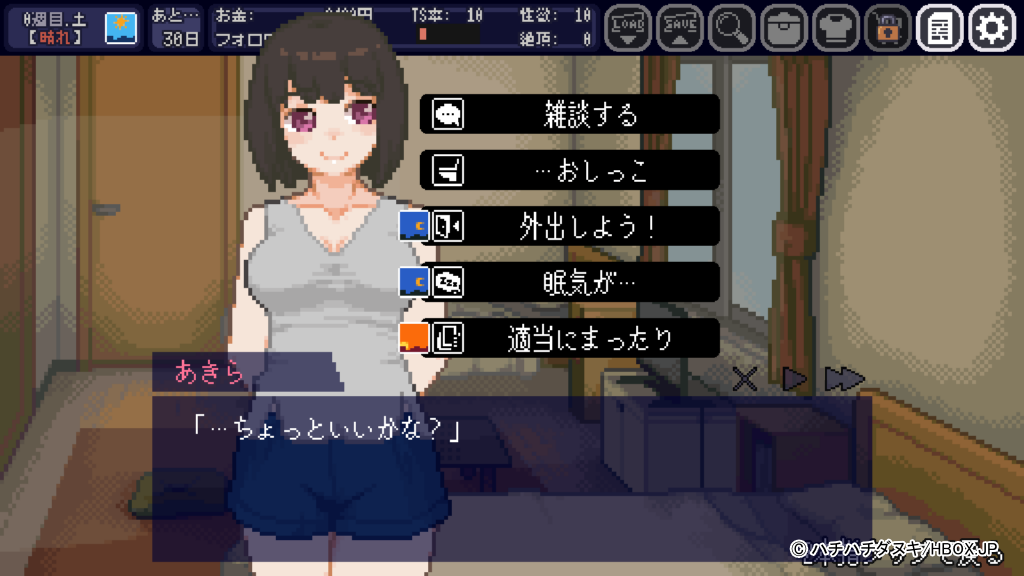
Task: Hide dialogue box with X button
Action: [744, 379]
